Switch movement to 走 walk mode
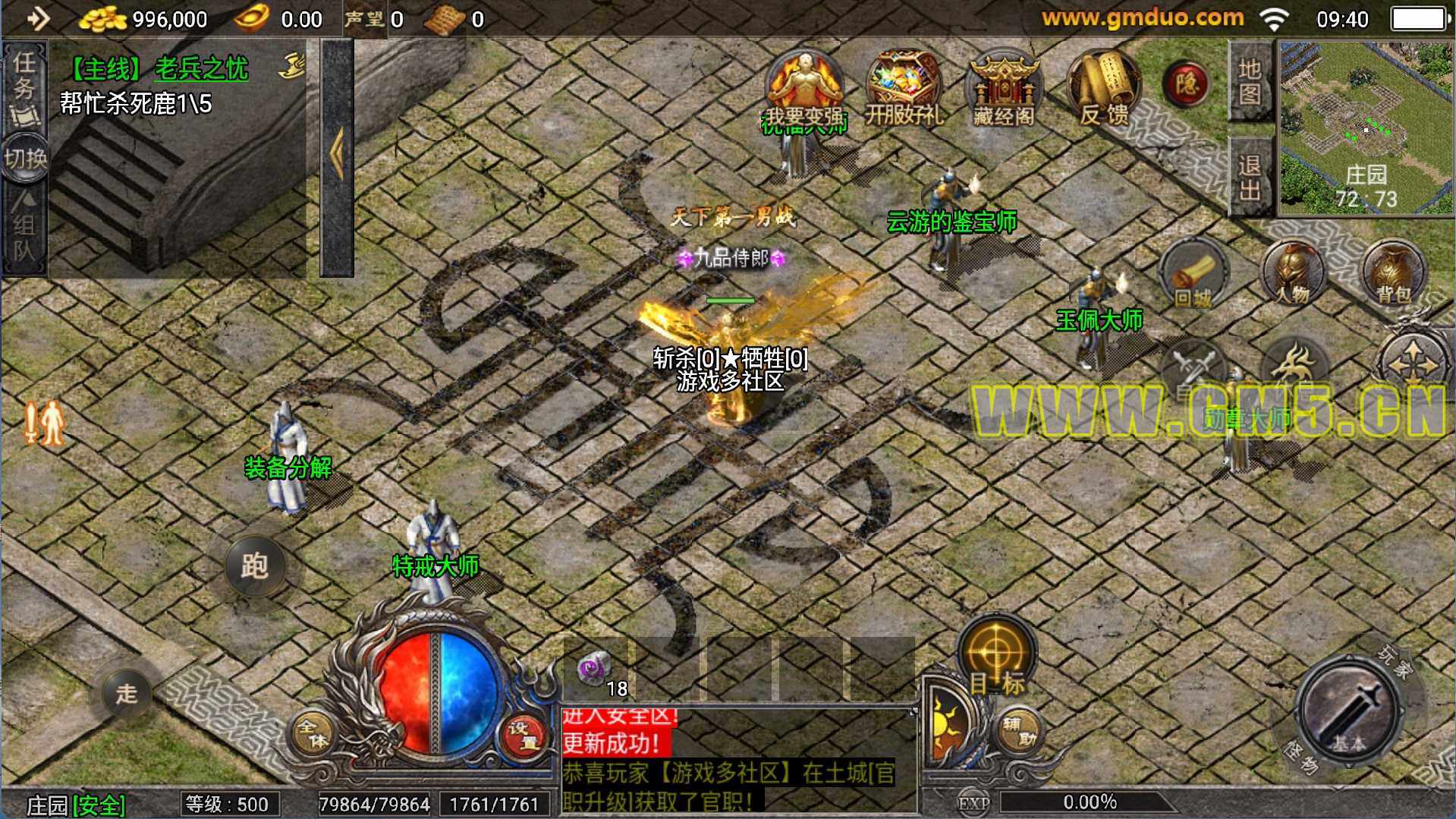The height and width of the screenshot is (819, 1456). [127, 693]
